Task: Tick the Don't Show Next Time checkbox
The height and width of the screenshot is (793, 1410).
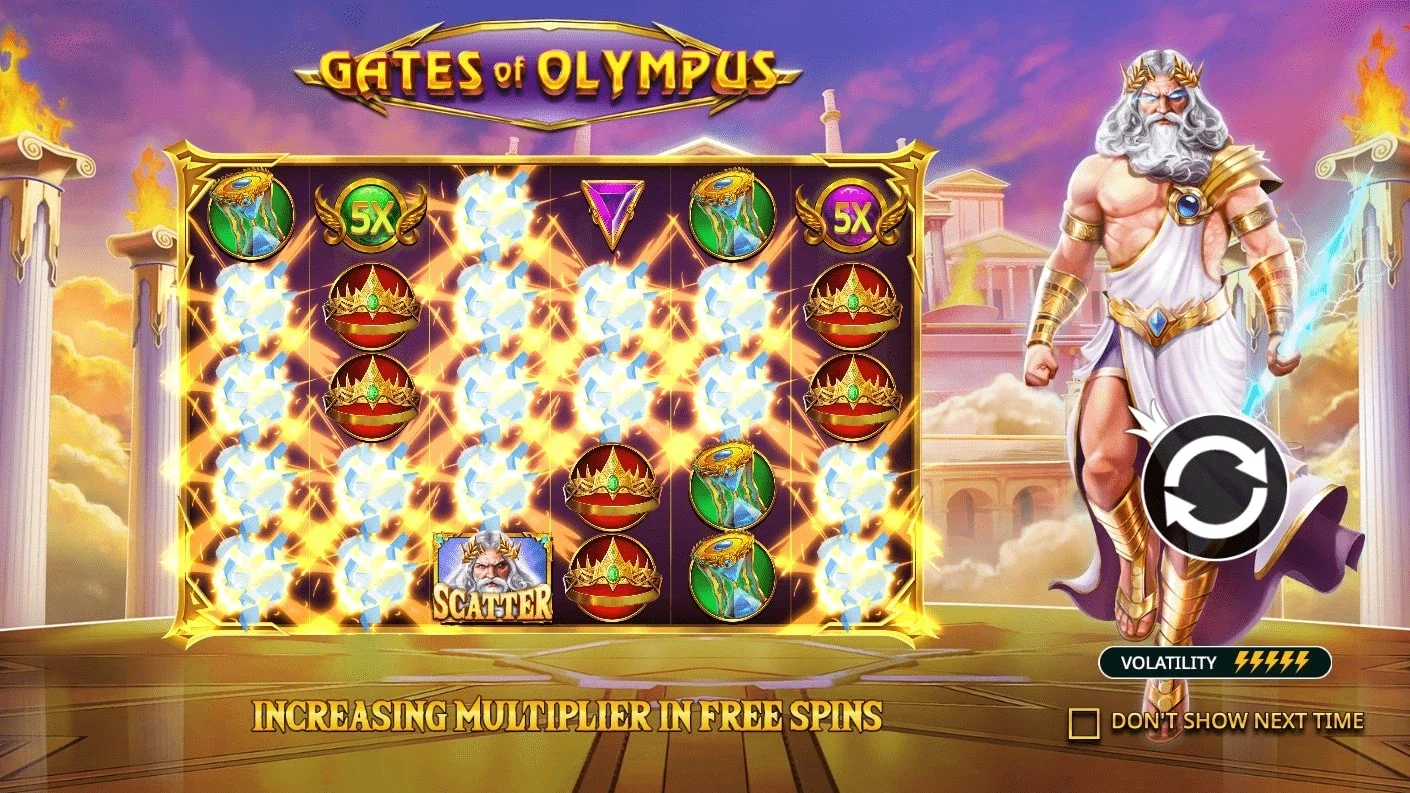Action: click(1084, 722)
